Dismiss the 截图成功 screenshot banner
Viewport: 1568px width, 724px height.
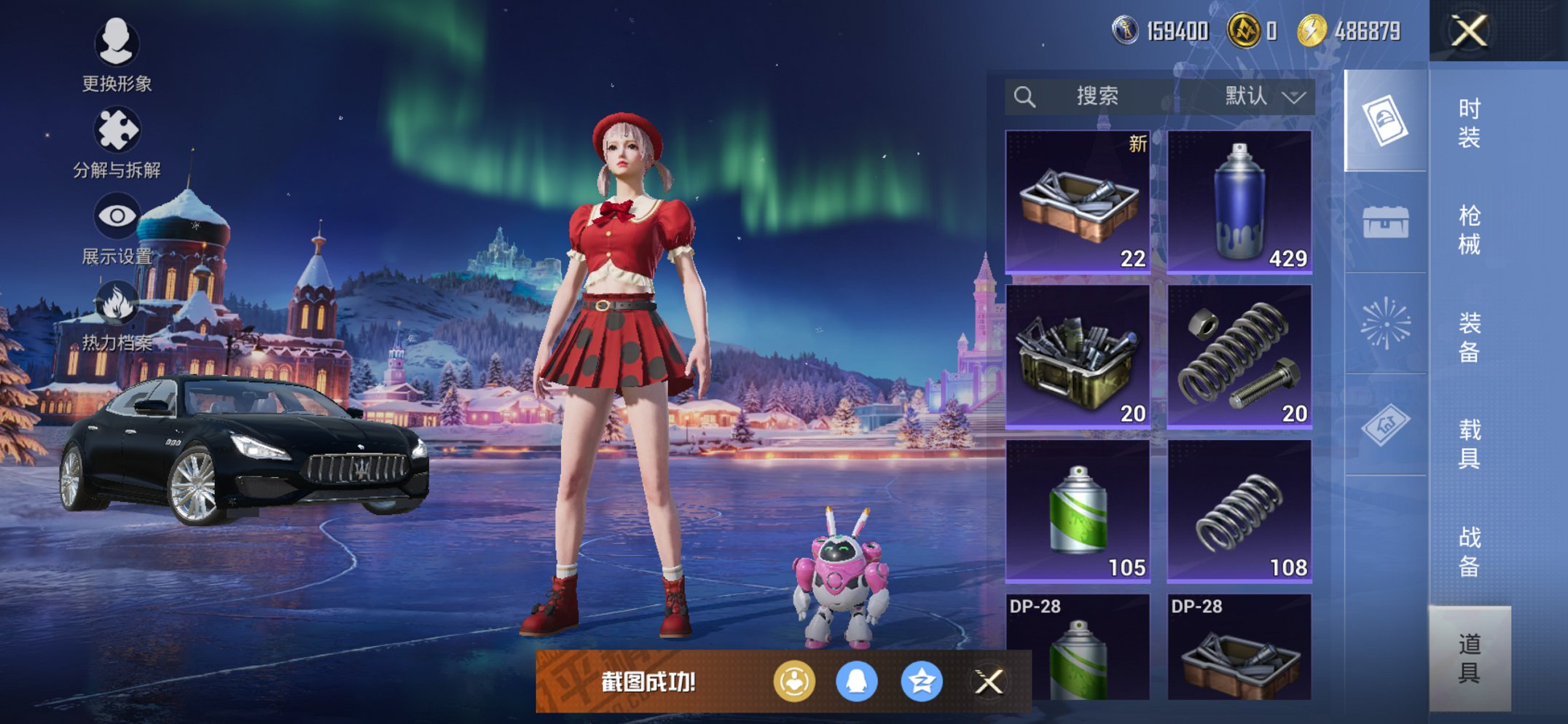click(x=989, y=682)
